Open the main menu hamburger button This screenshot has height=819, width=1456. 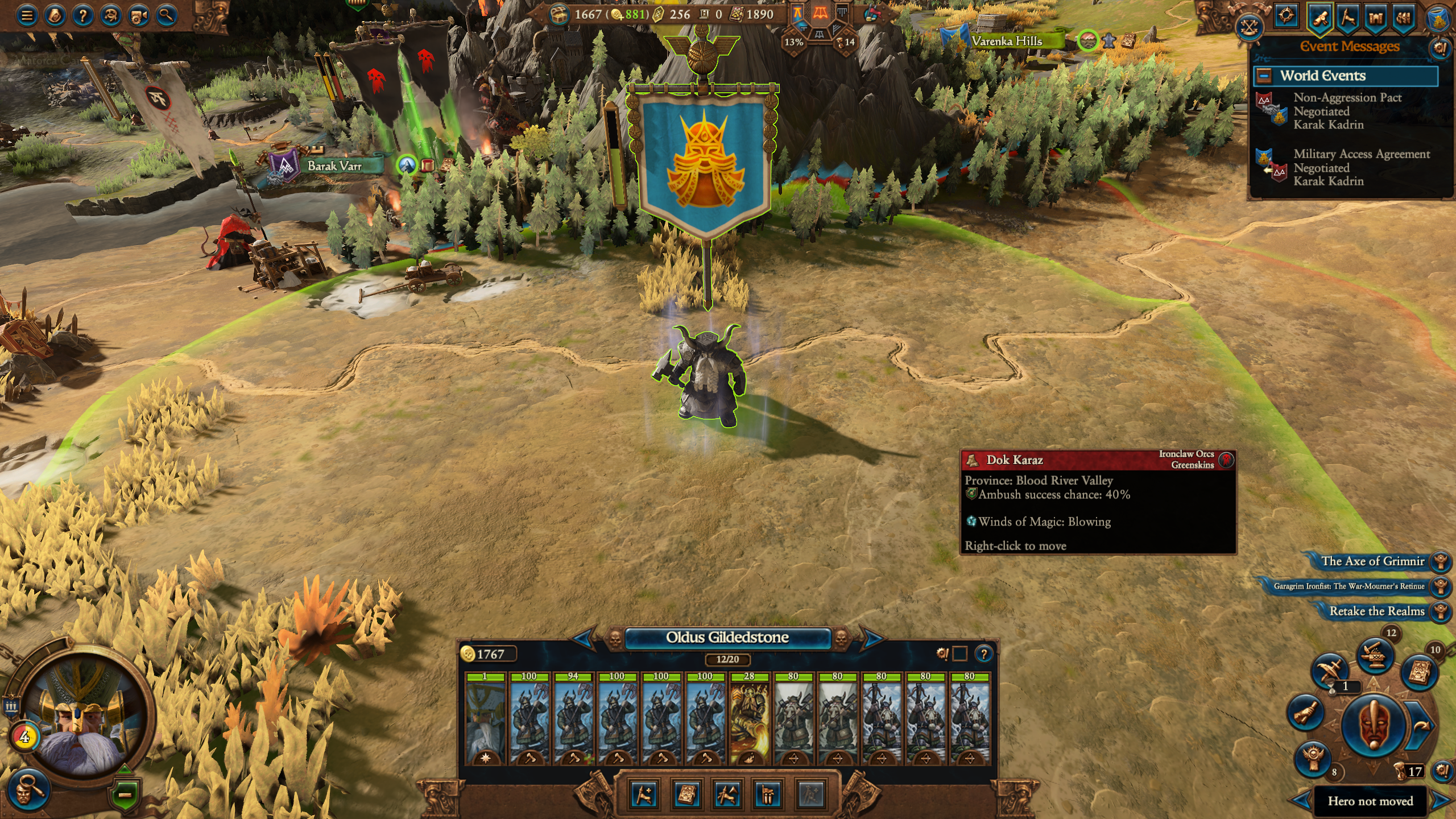point(27,15)
